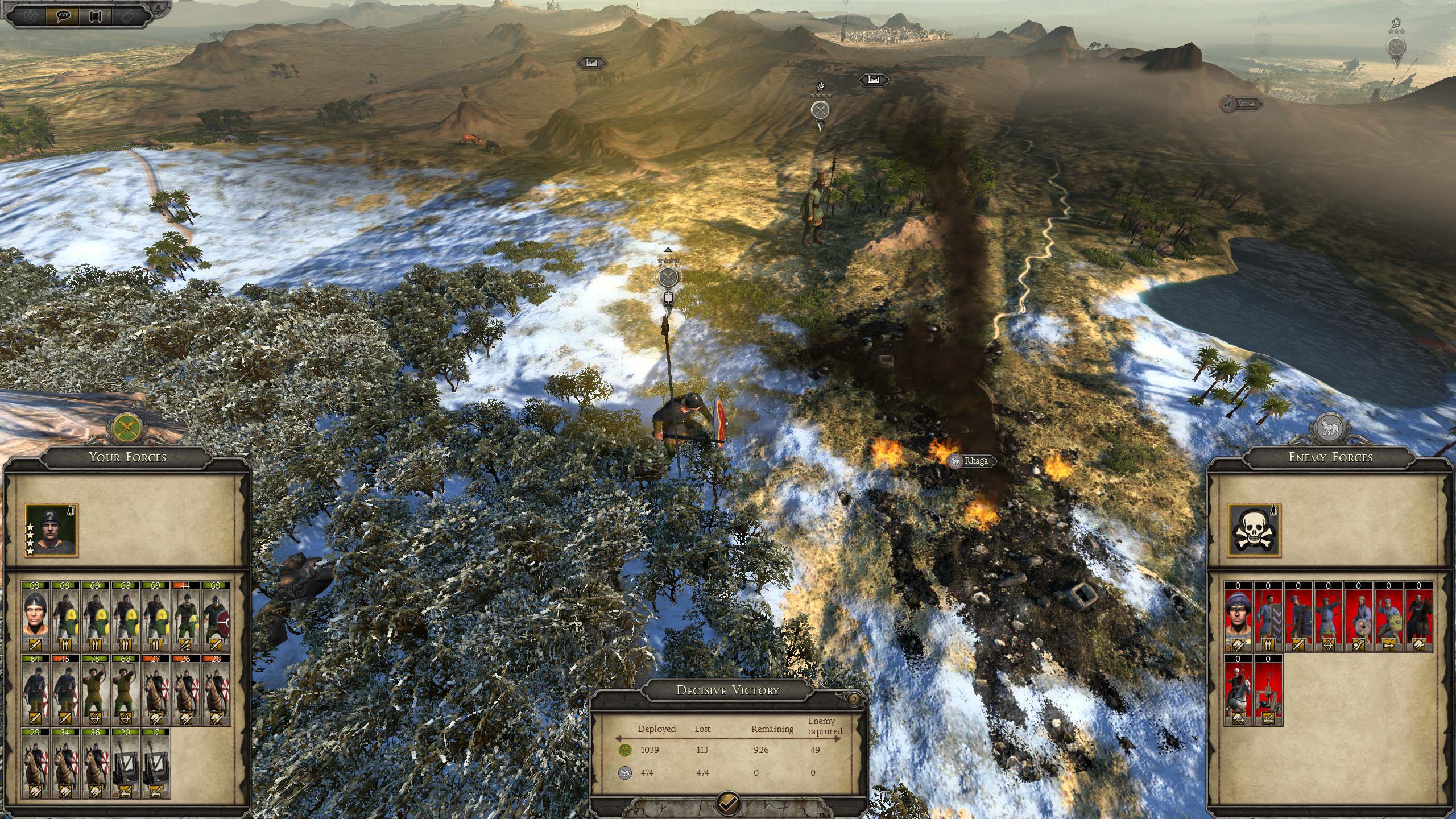
Task: Select the enemy general's skull portrait
Action: (1254, 531)
